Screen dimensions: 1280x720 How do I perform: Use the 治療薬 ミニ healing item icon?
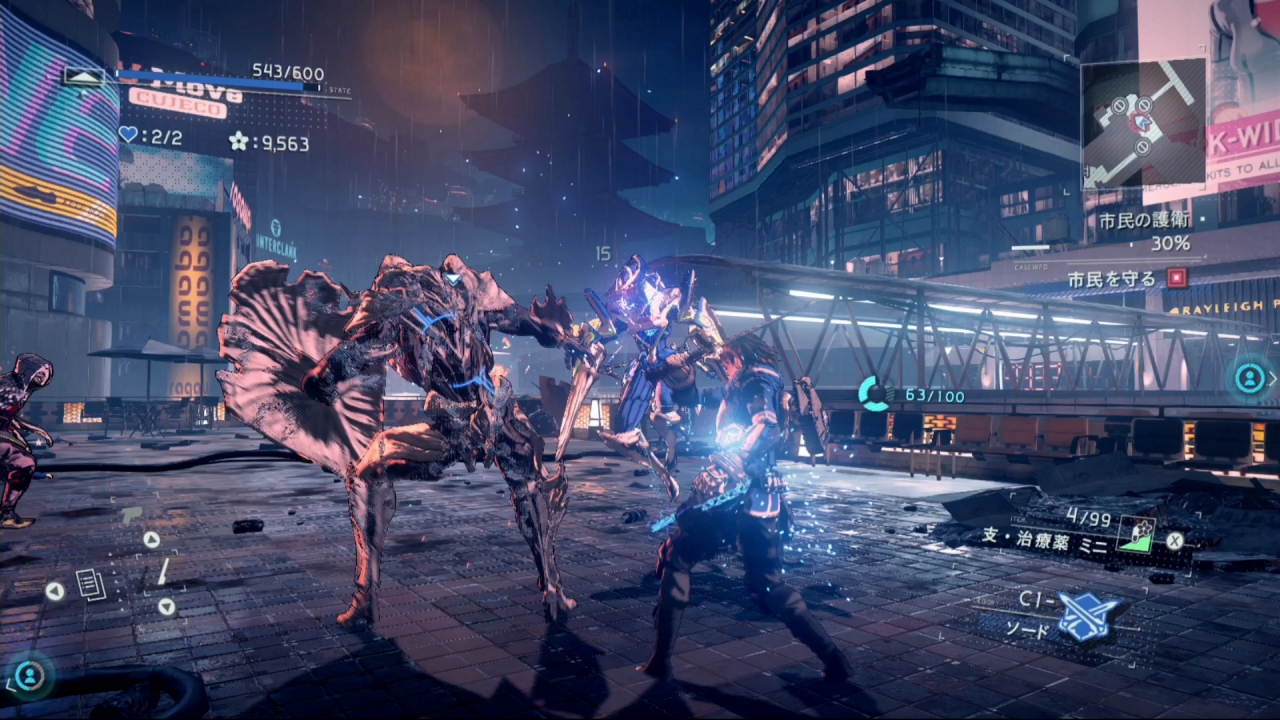click(1136, 534)
